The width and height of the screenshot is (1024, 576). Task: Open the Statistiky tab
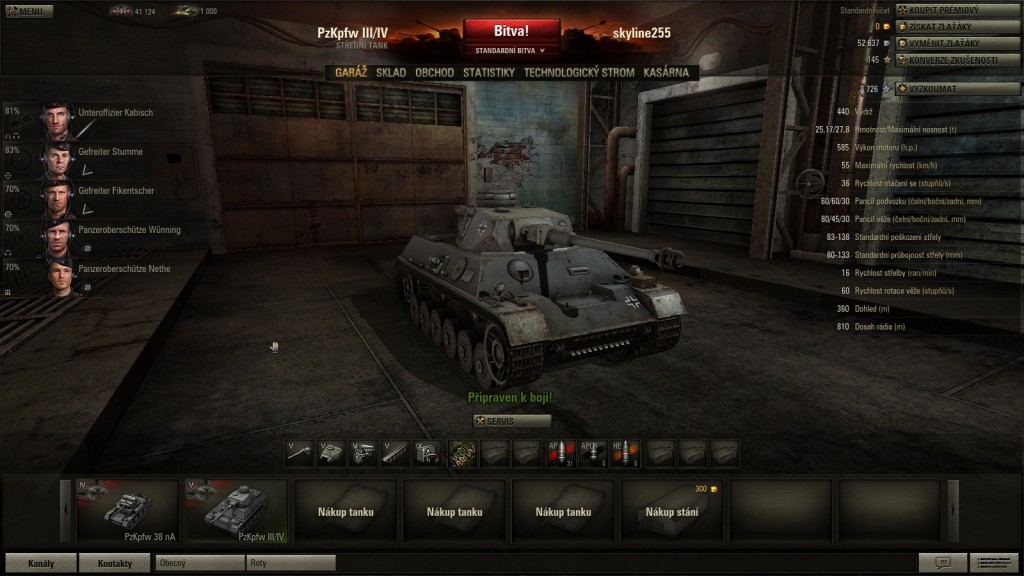(x=488, y=73)
